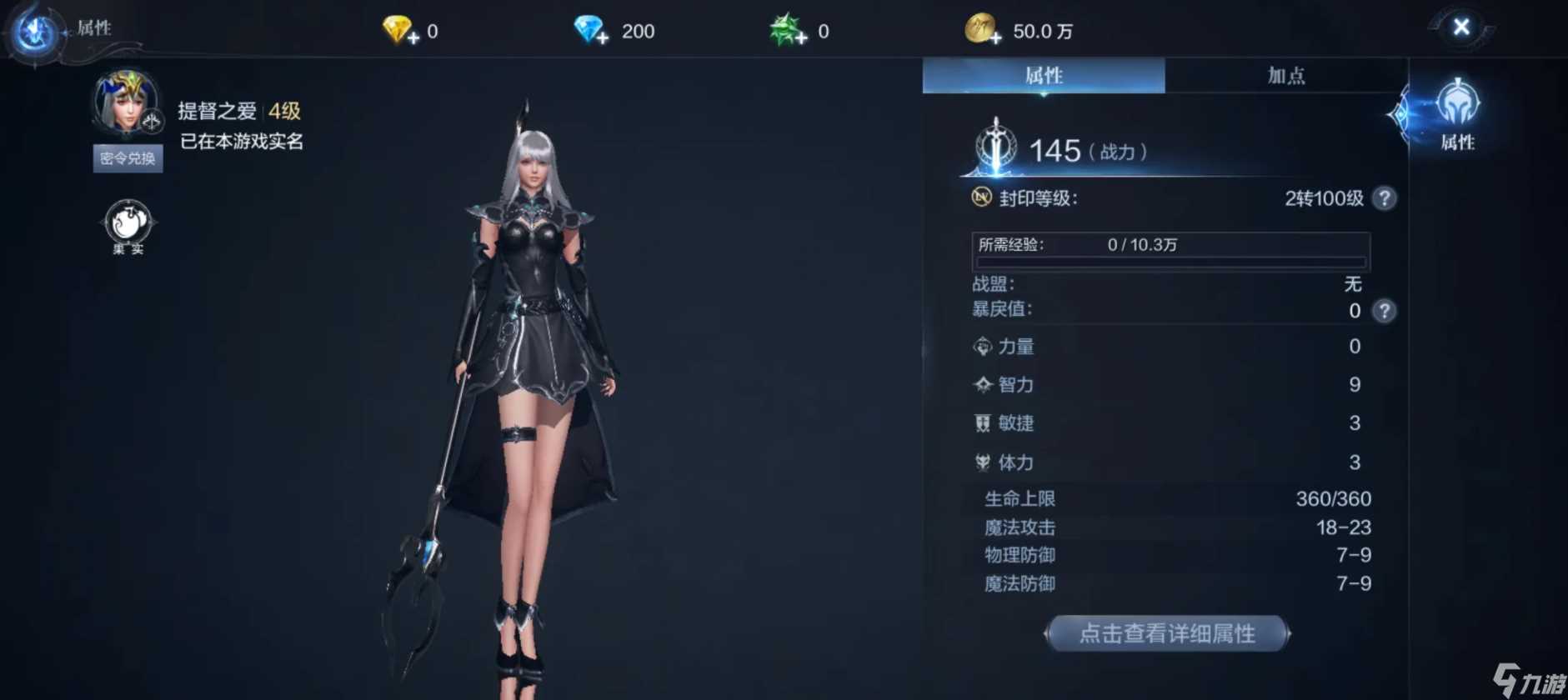
Task: Click the 封印等级 seal level icon
Action: 983,197
